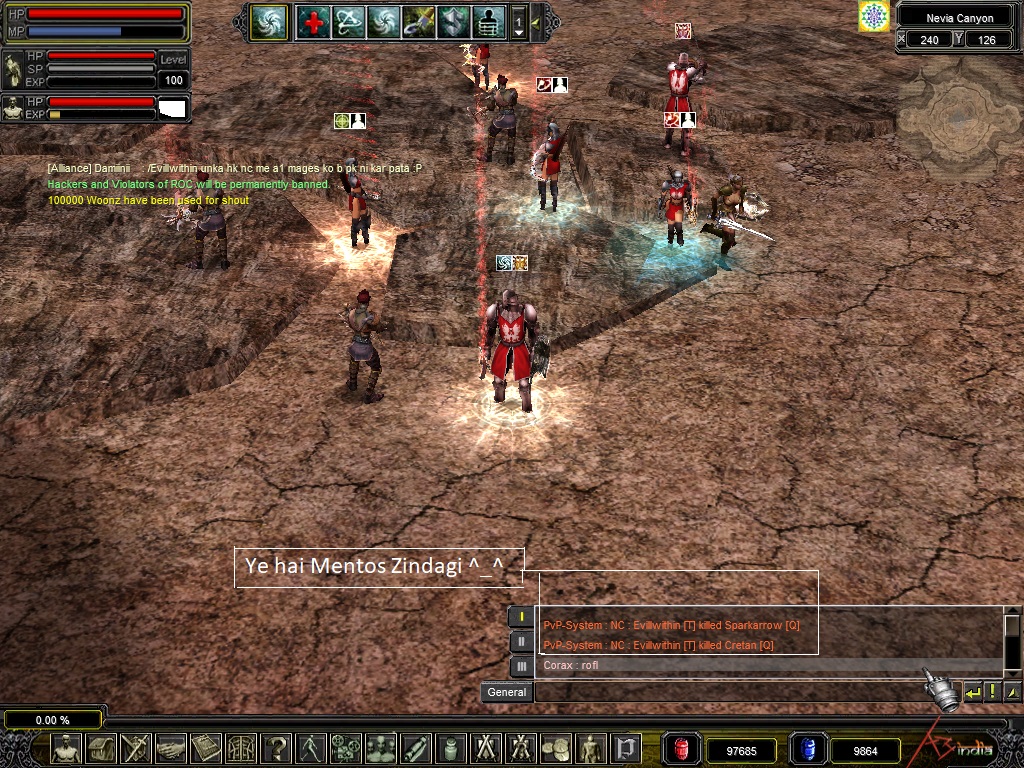1024x768 pixels.
Task: Use the sword strike skill icon
Action: pos(418,21)
